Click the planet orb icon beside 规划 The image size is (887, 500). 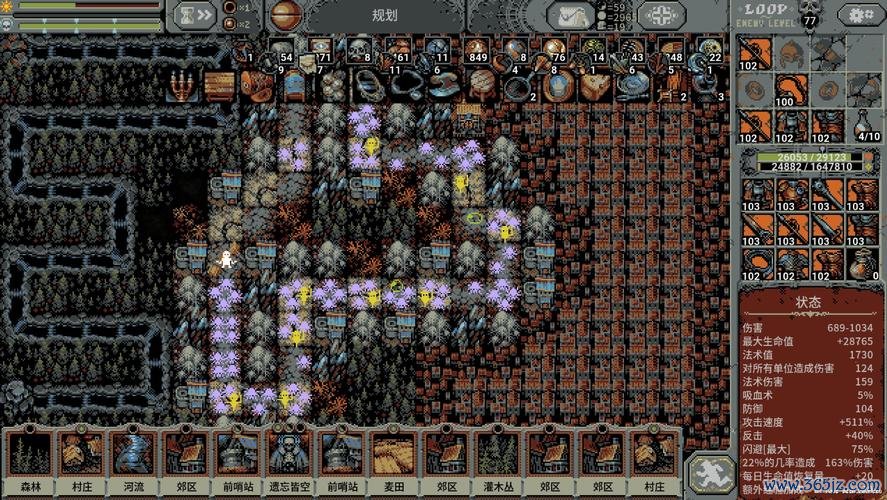pyautogui.click(x=287, y=15)
